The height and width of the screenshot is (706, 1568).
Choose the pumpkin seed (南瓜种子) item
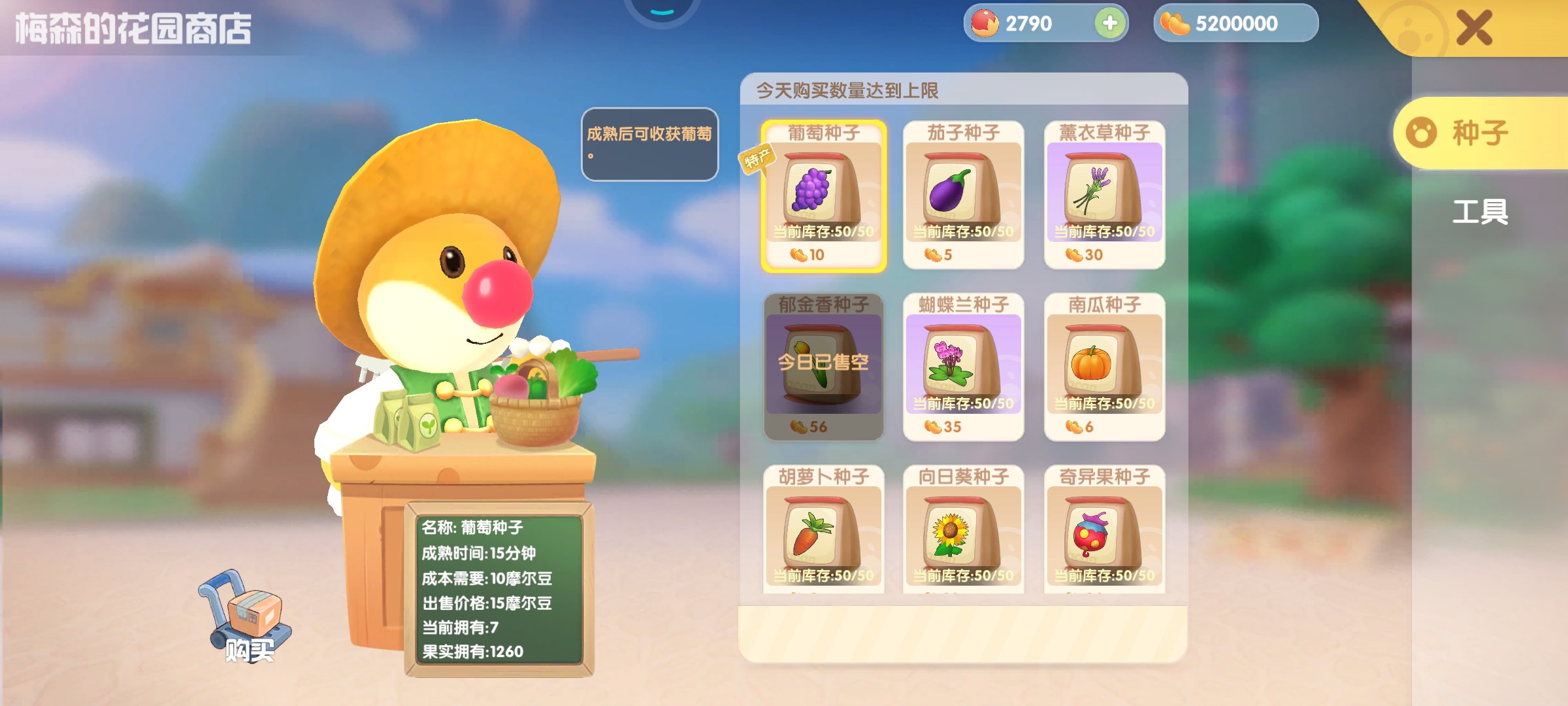[x=1104, y=366]
